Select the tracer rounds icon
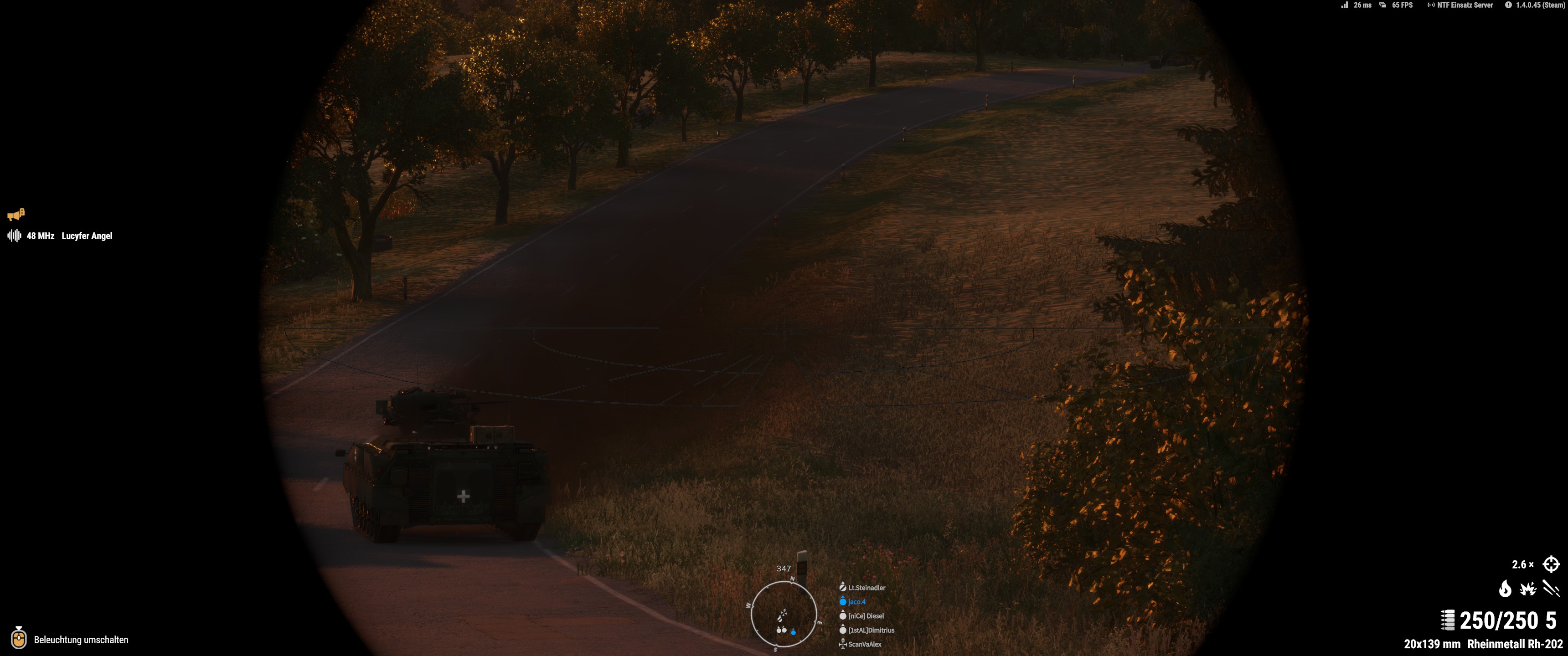 1551,589
